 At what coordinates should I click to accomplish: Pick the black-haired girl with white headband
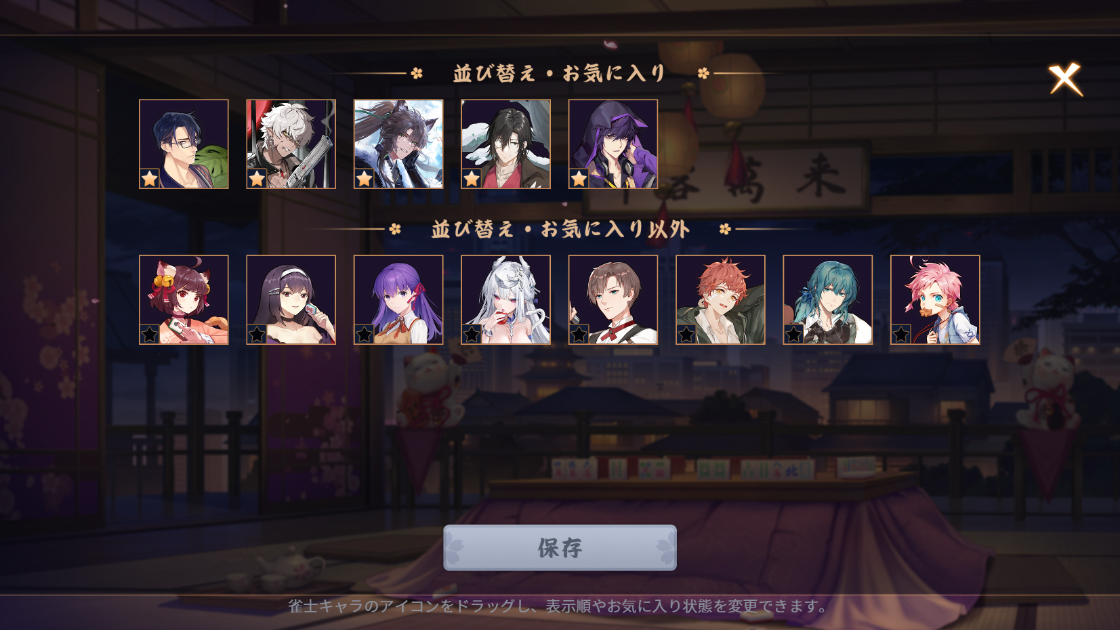point(291,300)
